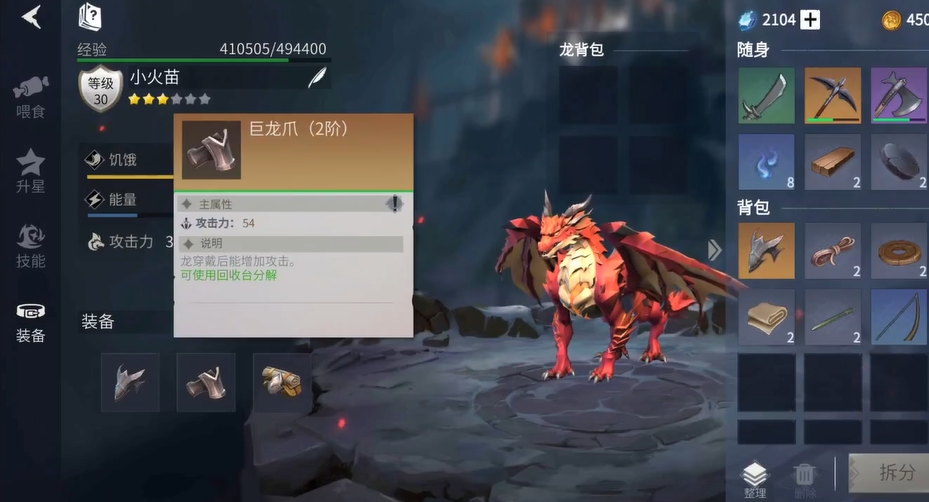Go back with the top-left arrow

(x=31, y=17)
